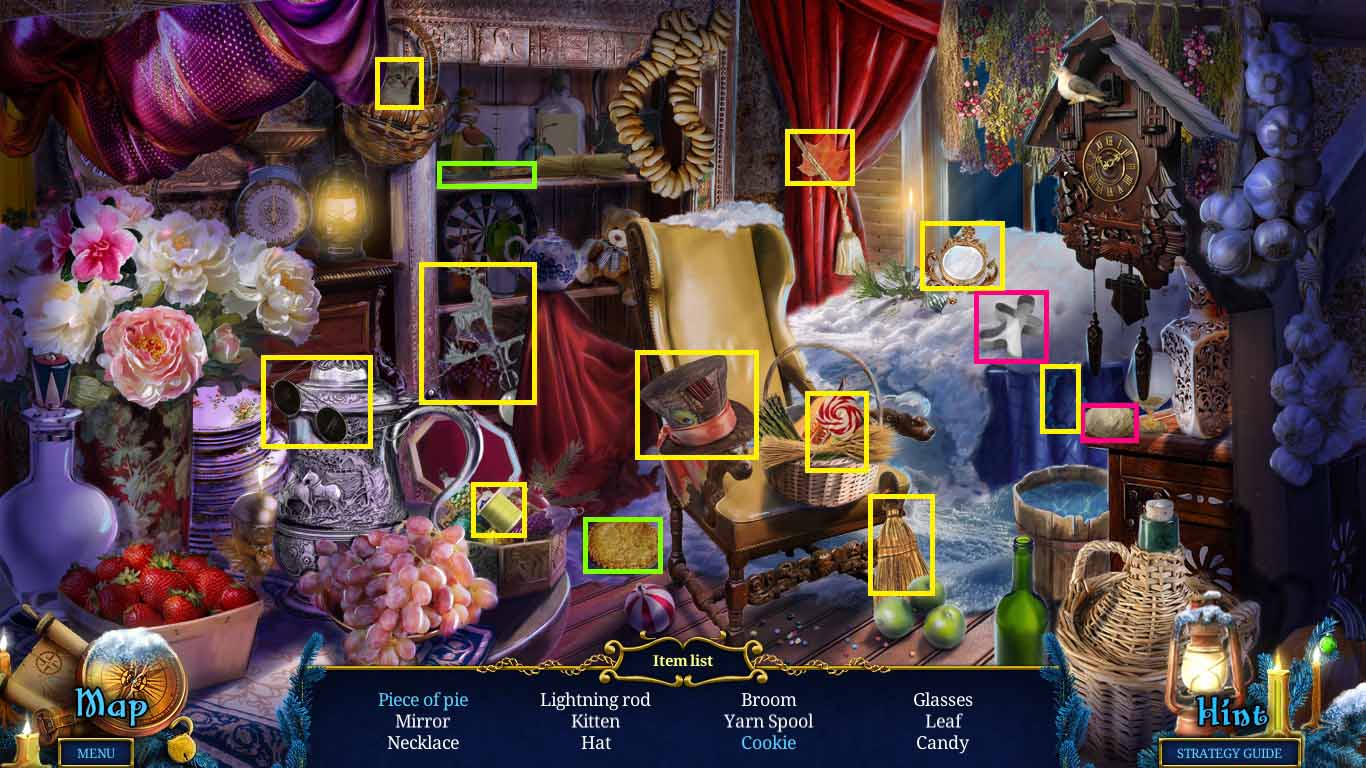
Task: Grab the glasses on the silver teapot
Action: pos(317,400)
